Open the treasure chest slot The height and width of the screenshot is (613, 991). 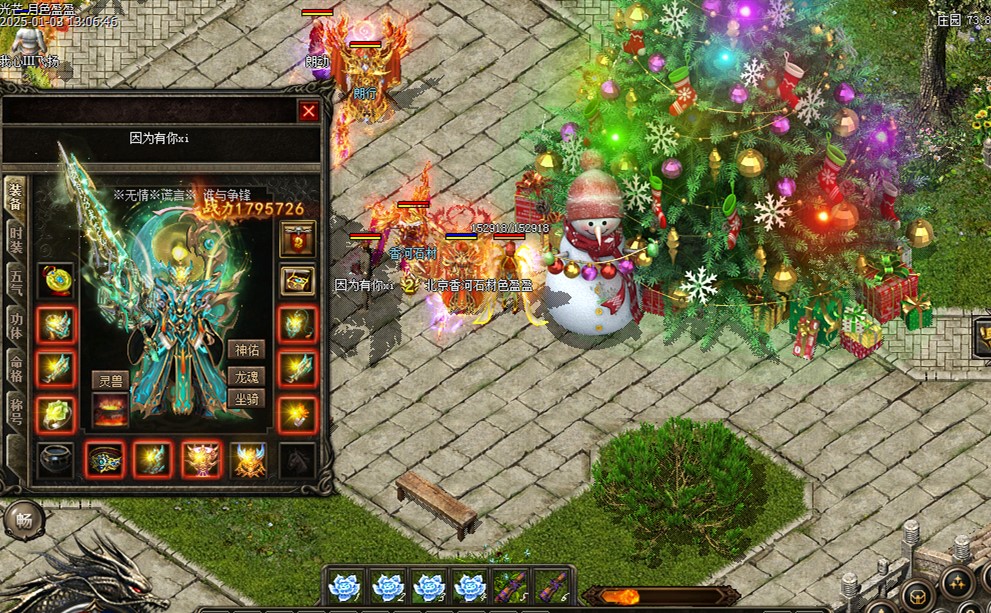[x=297, y=281]
